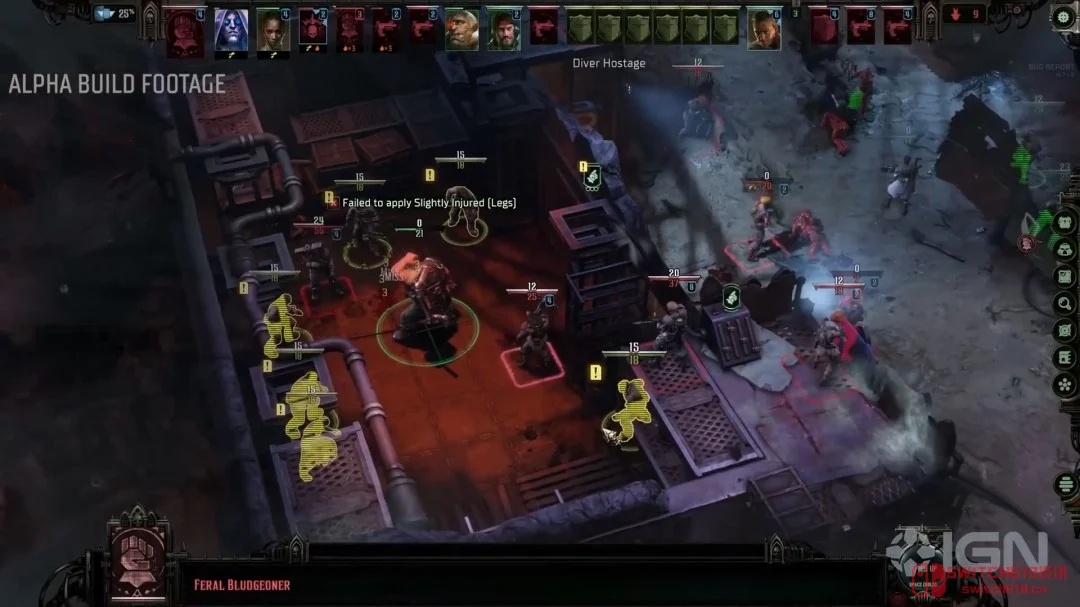The width and height of the screenshot is (1080, 607).
Task: Click the large red skull portrait at the start of the turn order
Action: click(x=185, y=32)
